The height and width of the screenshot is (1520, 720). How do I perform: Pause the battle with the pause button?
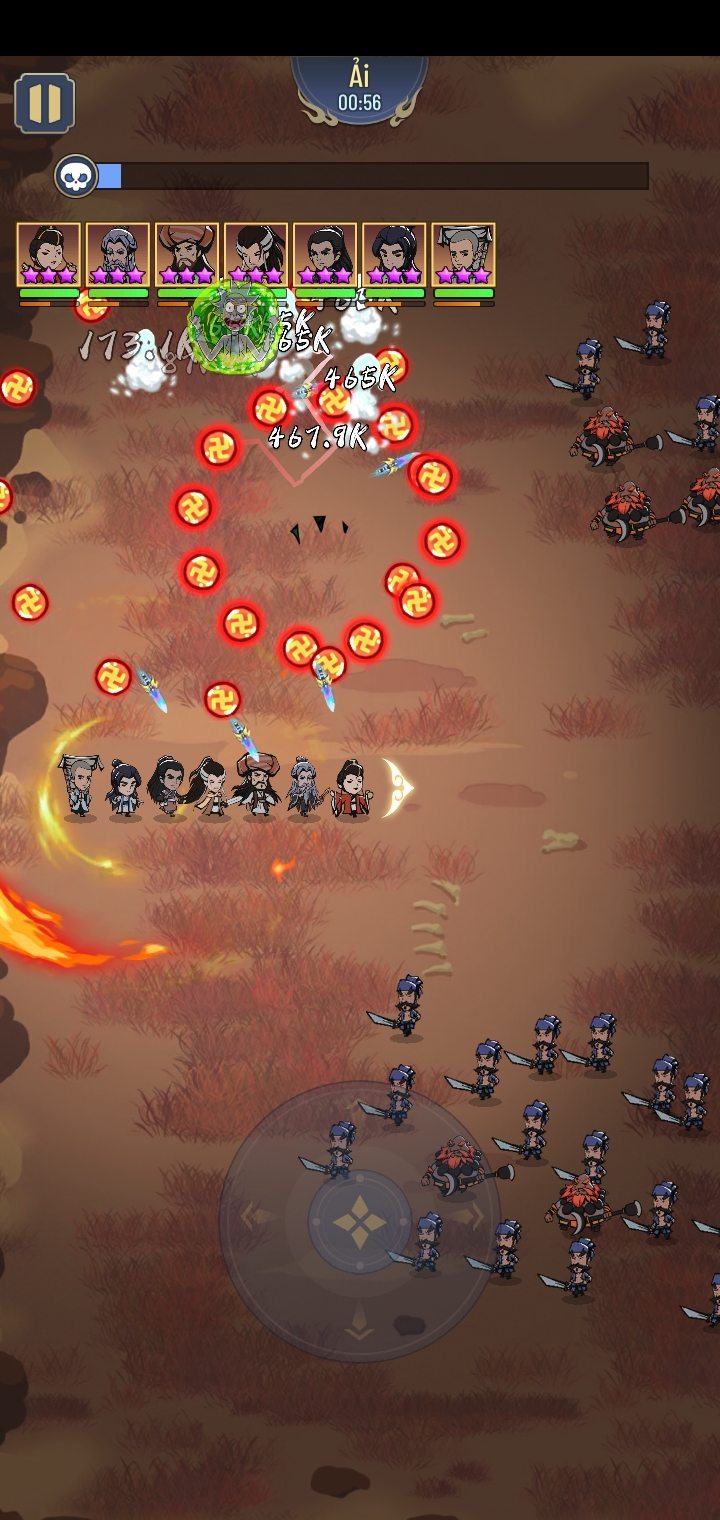44,103
